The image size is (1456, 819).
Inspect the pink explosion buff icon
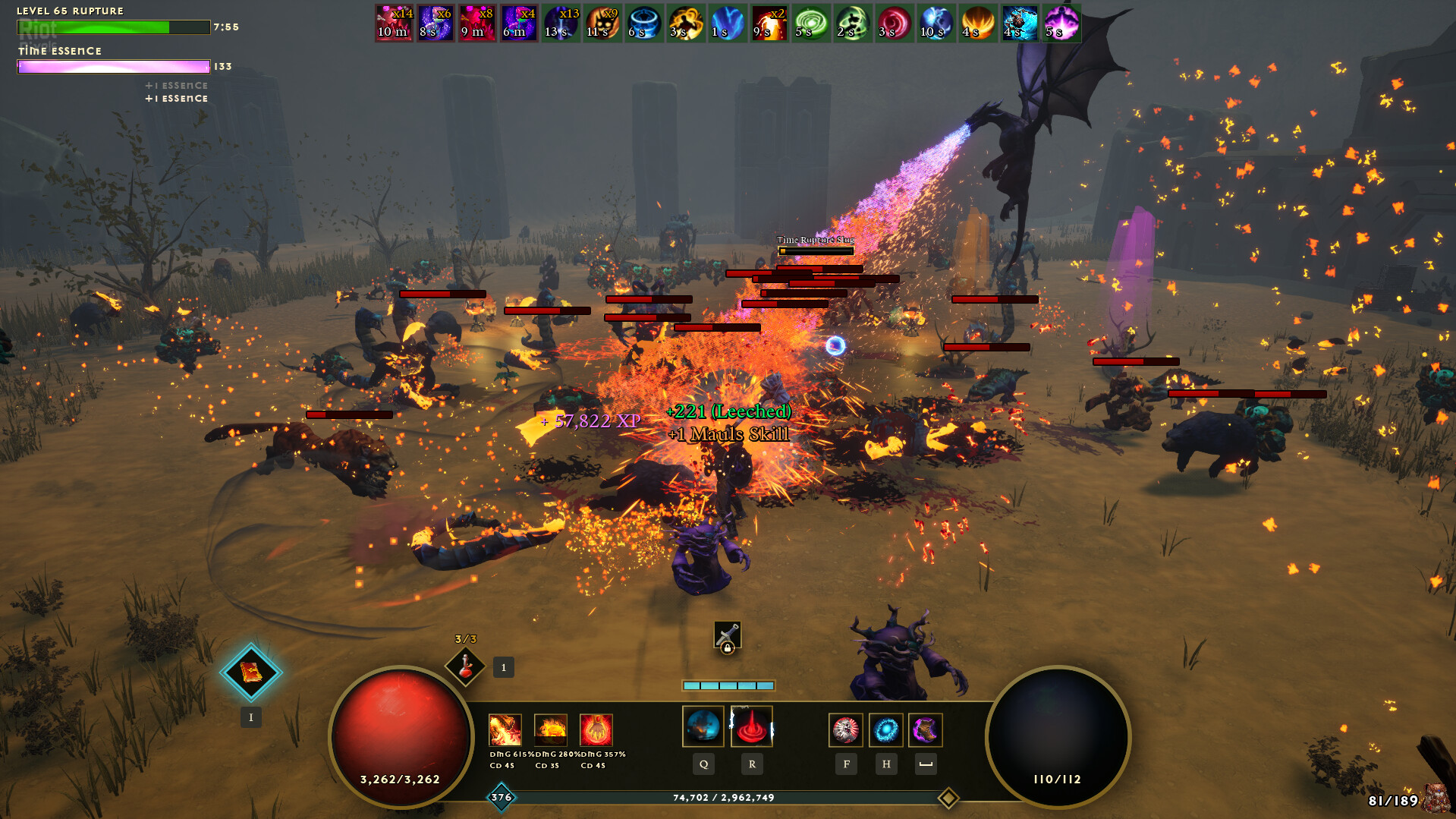(1061, 23)
